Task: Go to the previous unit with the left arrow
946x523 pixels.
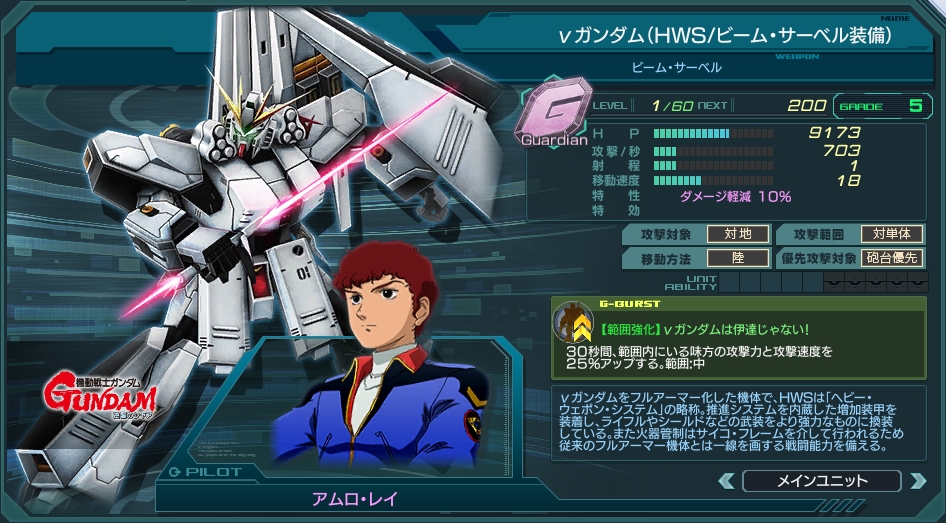Action: coord(728,481)
